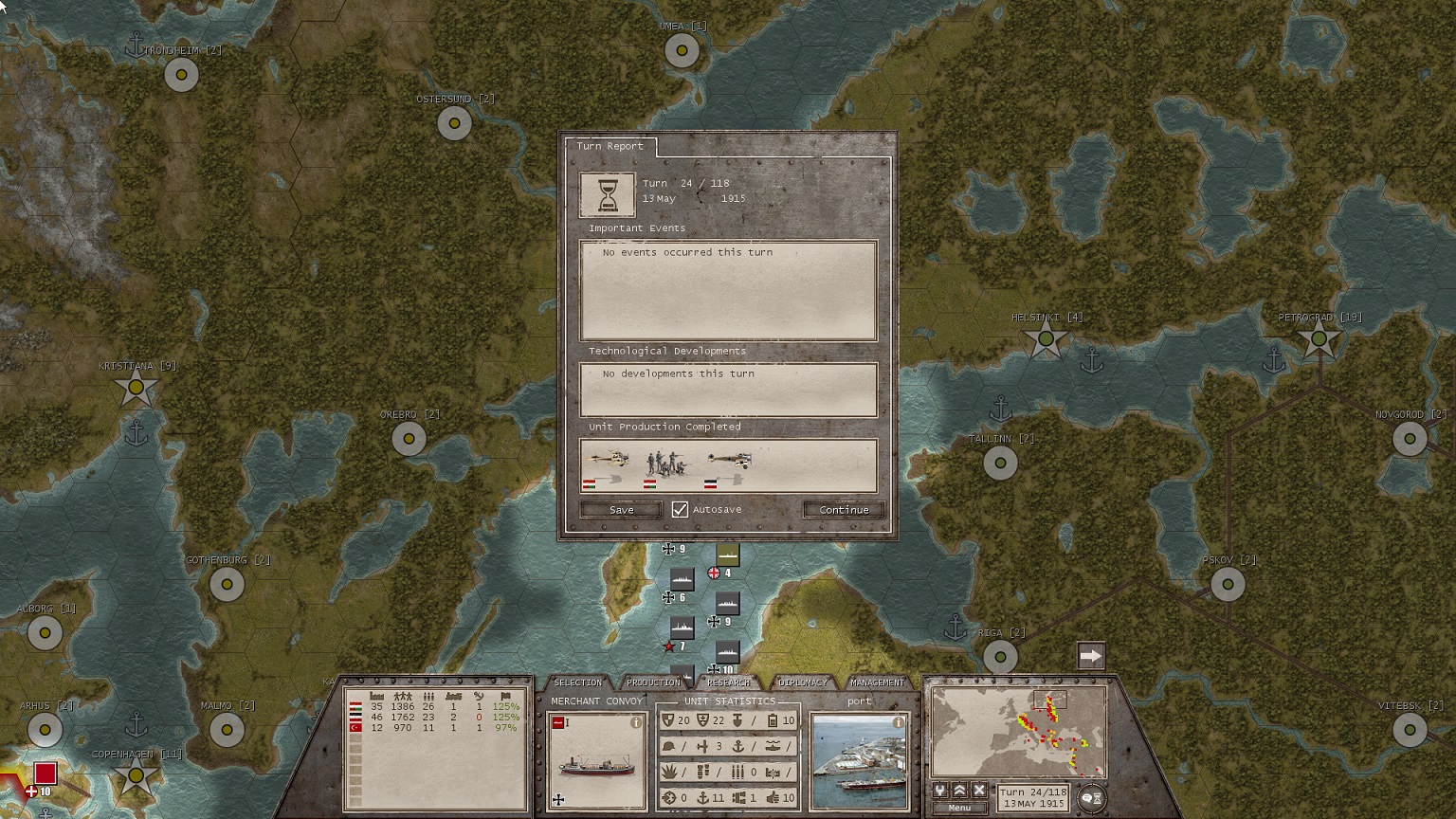Select the anchor naval stat icon
Image resolution: width=1456 pixels, height=819 pixels.
(x=738, y=746)
